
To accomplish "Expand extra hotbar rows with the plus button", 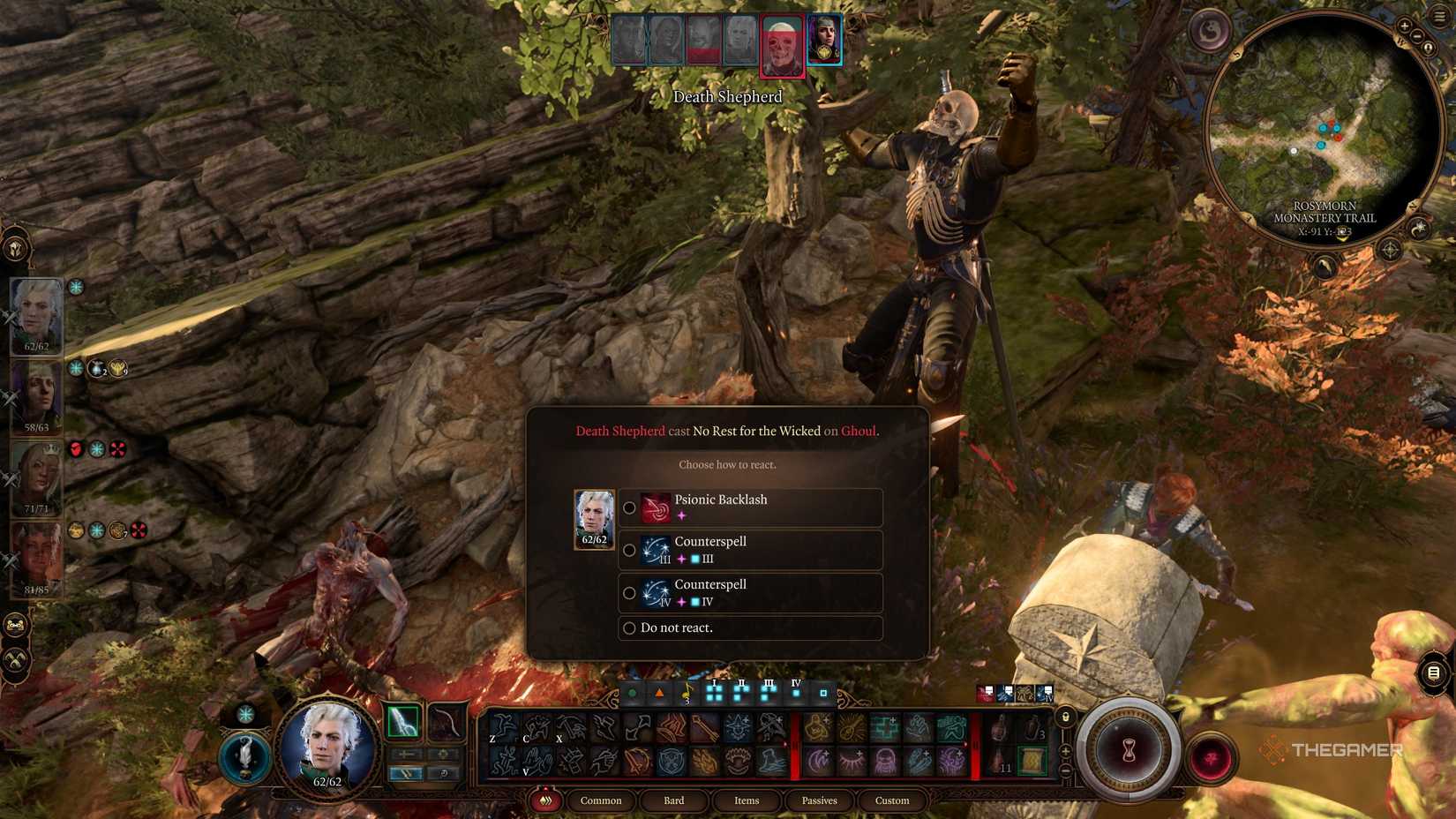I will (x=1065, y=751).
